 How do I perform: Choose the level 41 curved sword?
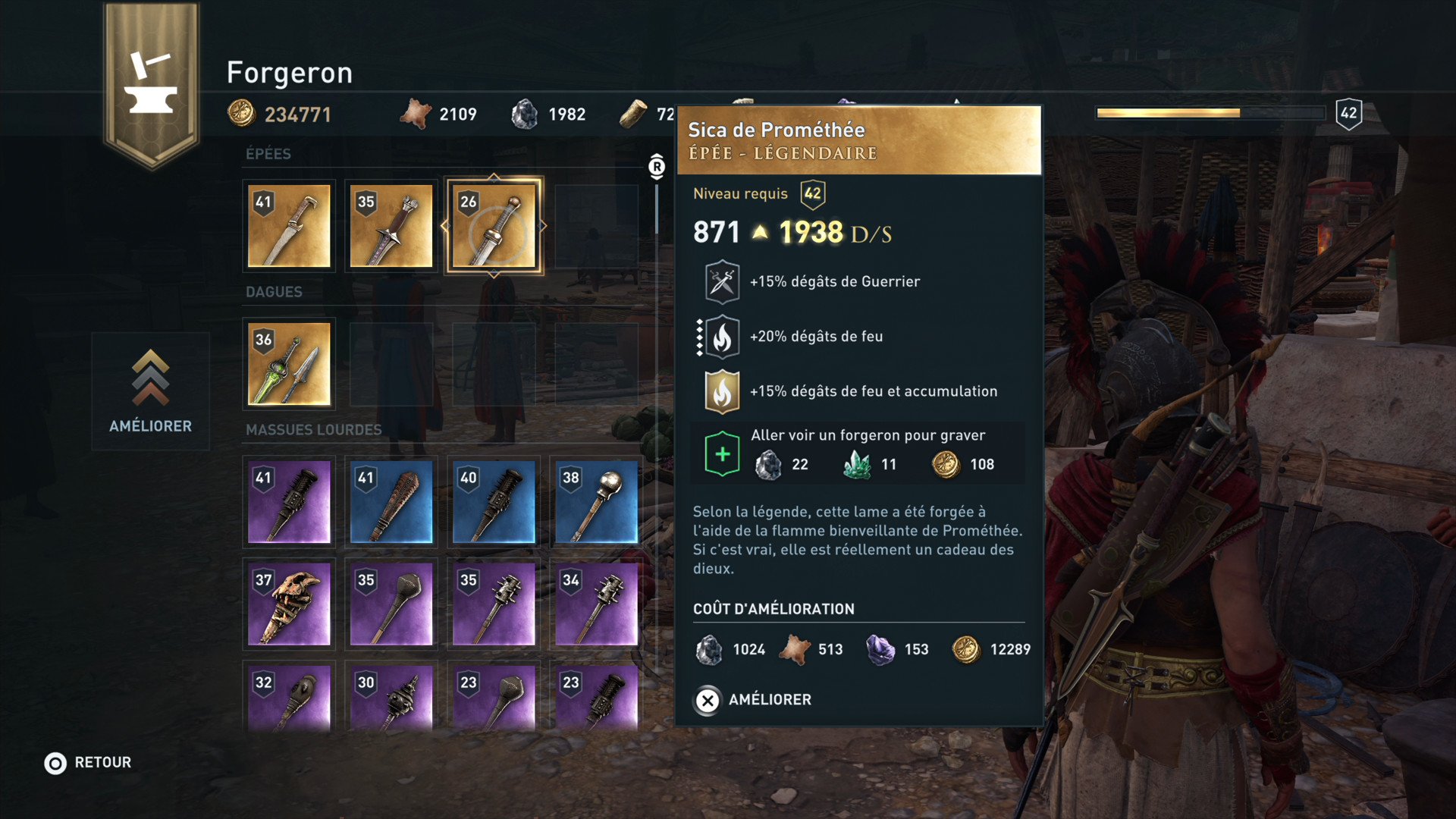click(x=289, y=226)
